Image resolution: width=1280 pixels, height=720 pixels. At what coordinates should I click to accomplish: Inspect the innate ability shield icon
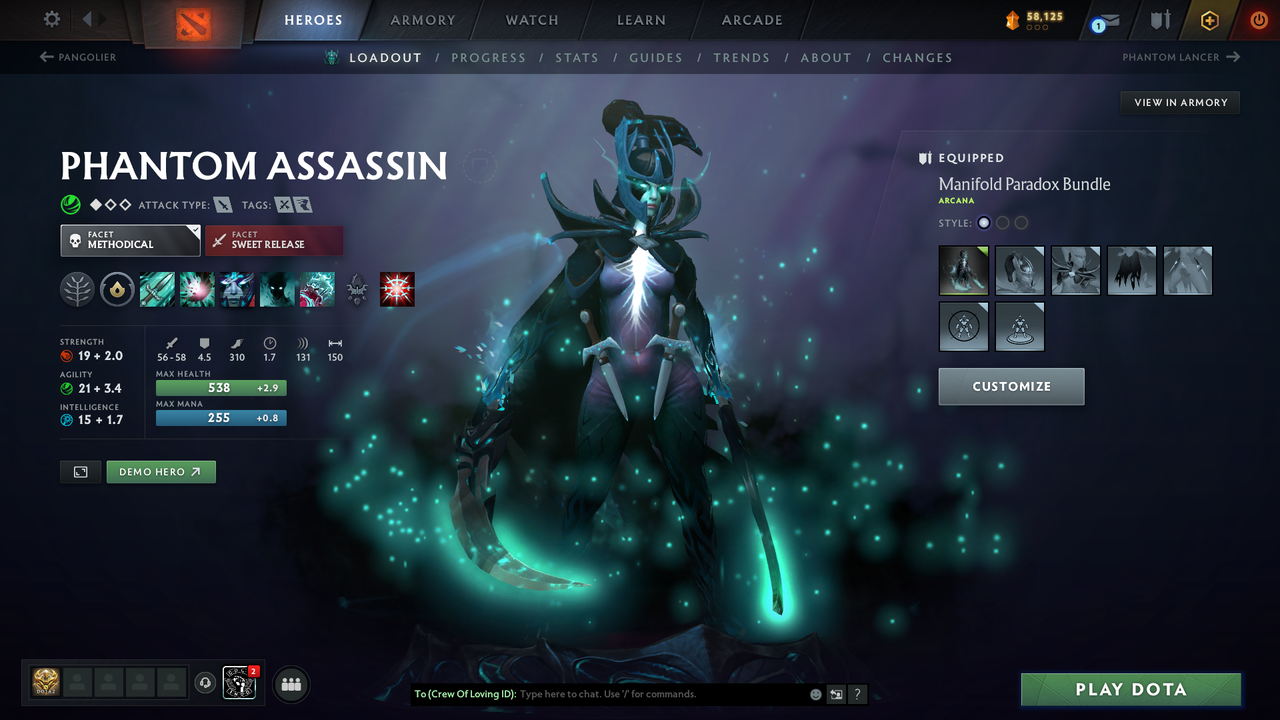pos(117,289)
